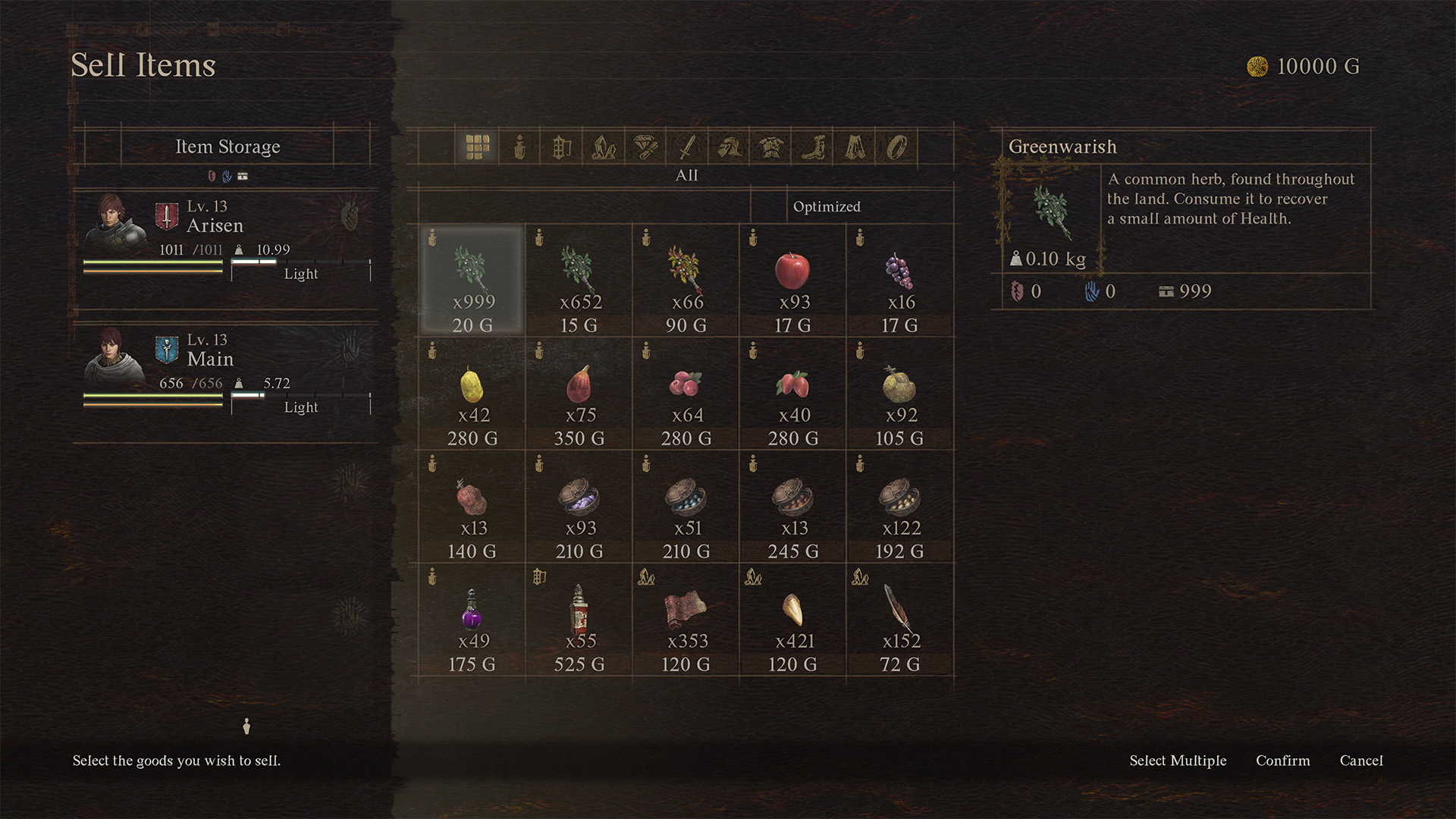Screen dimensions: 1456x819
Task: Select the Arisen character panel
Action: point(226,239)
